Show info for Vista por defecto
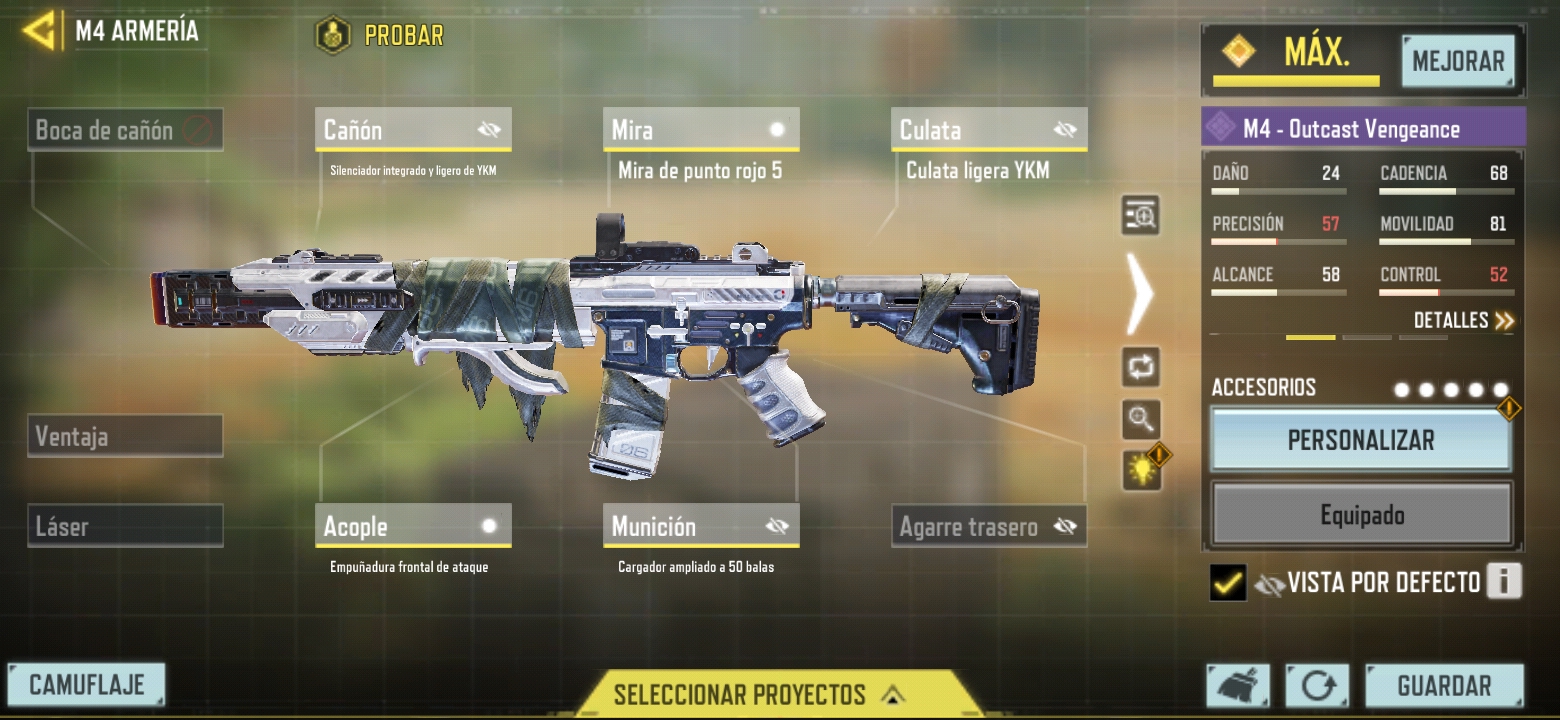 coord(1504,581)
